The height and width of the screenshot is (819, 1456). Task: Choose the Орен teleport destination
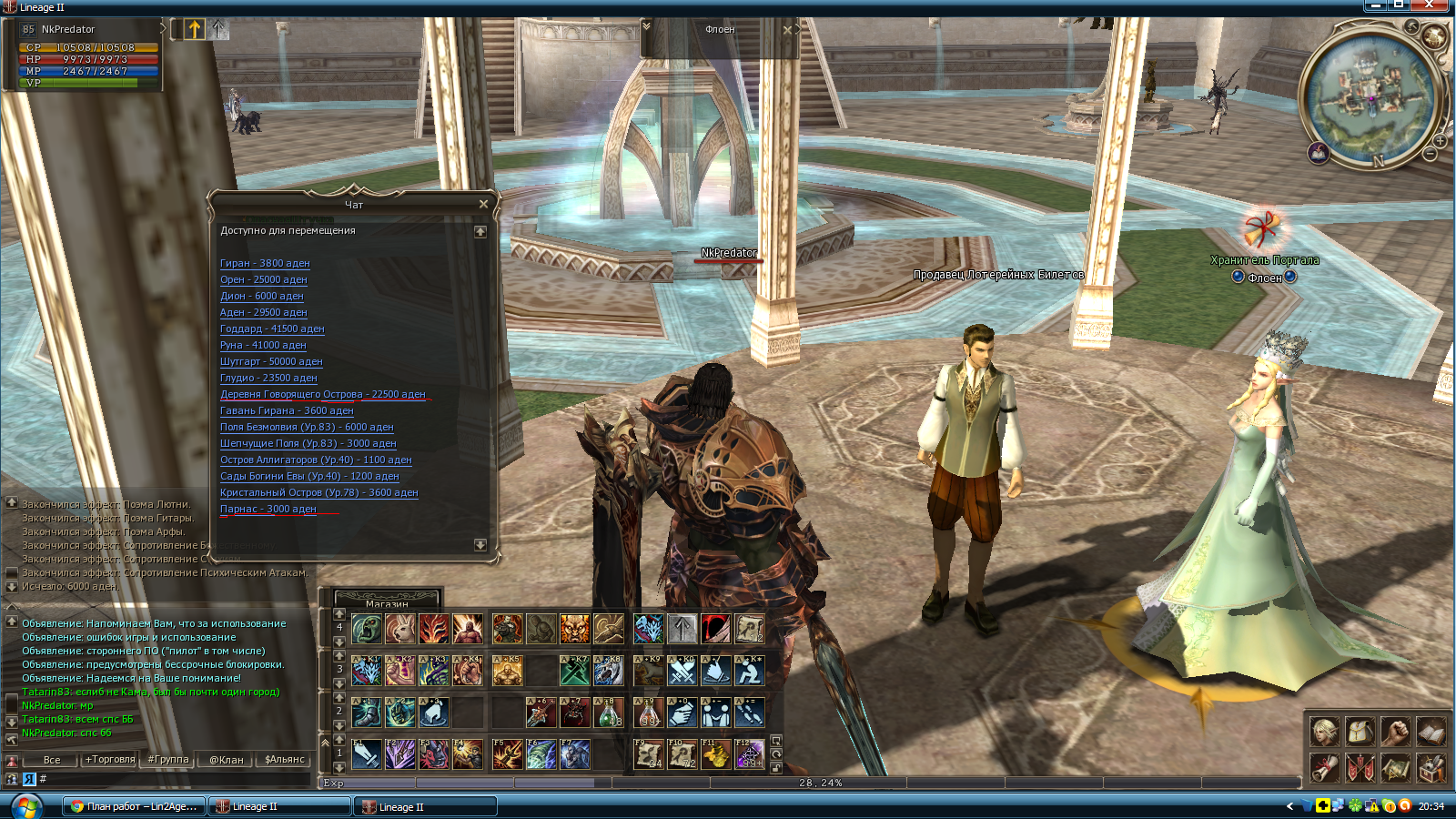[263, 279]
